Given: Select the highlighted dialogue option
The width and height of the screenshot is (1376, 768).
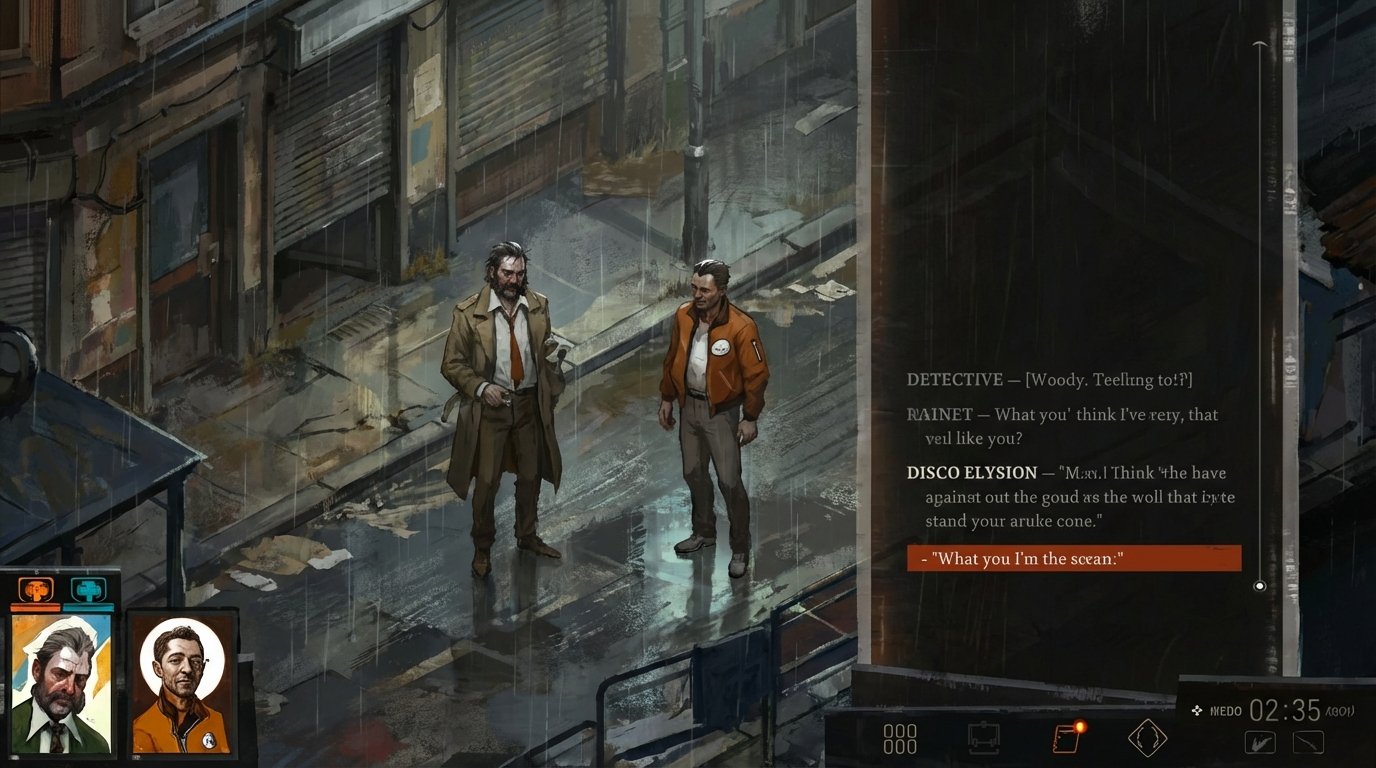Looking at the screenshot, I should 1074,559.
